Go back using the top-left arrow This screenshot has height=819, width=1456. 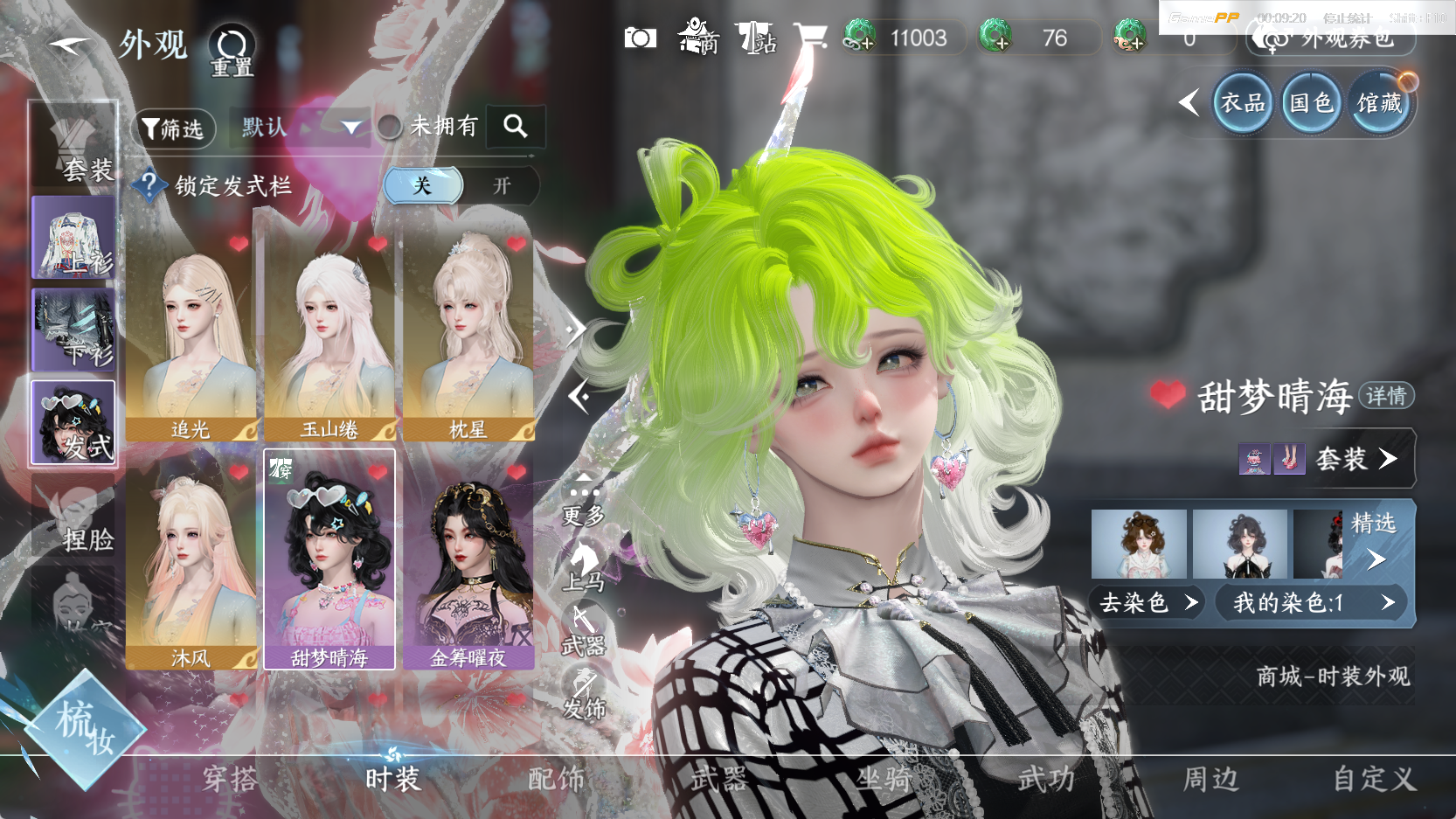tap(69, 45)
